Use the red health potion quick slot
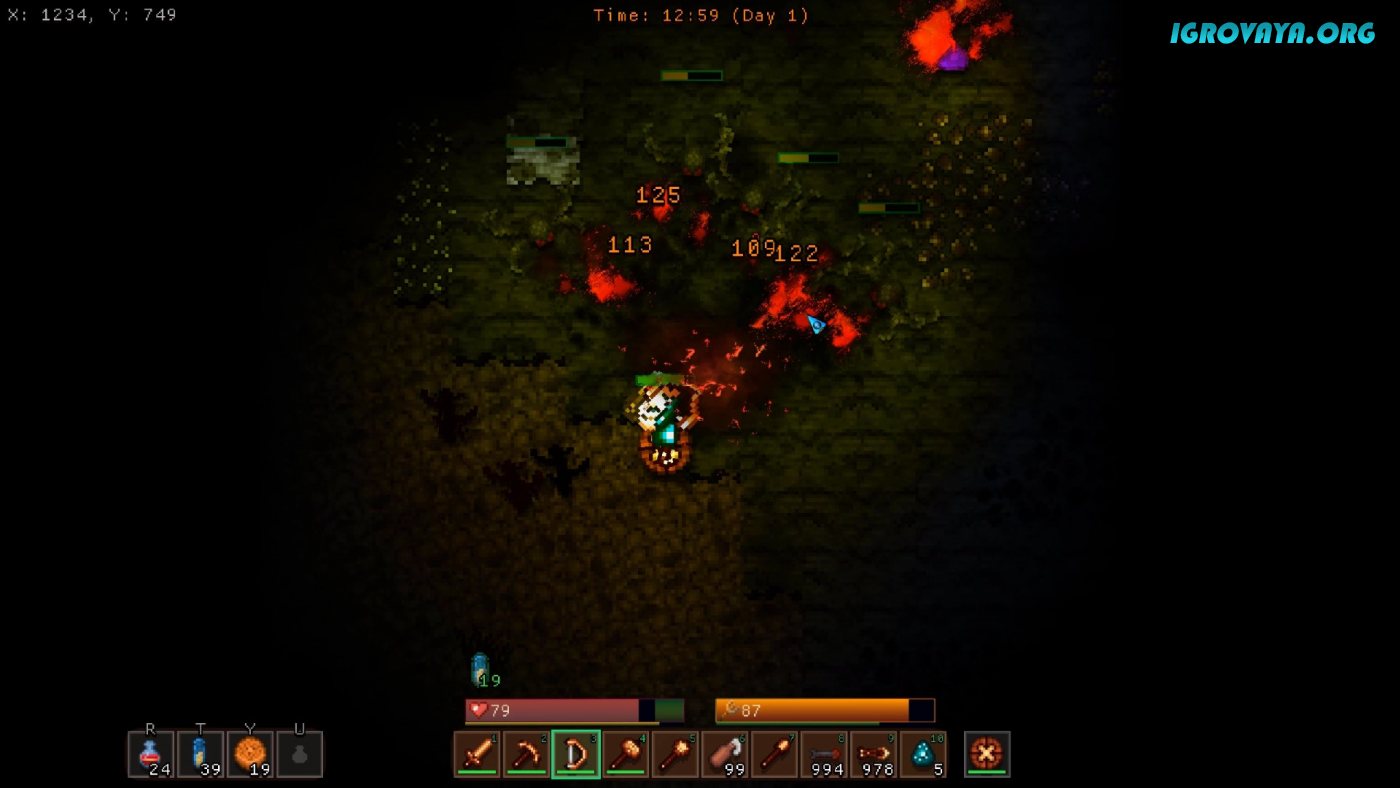1400x788 pixels. pos(151,754)
